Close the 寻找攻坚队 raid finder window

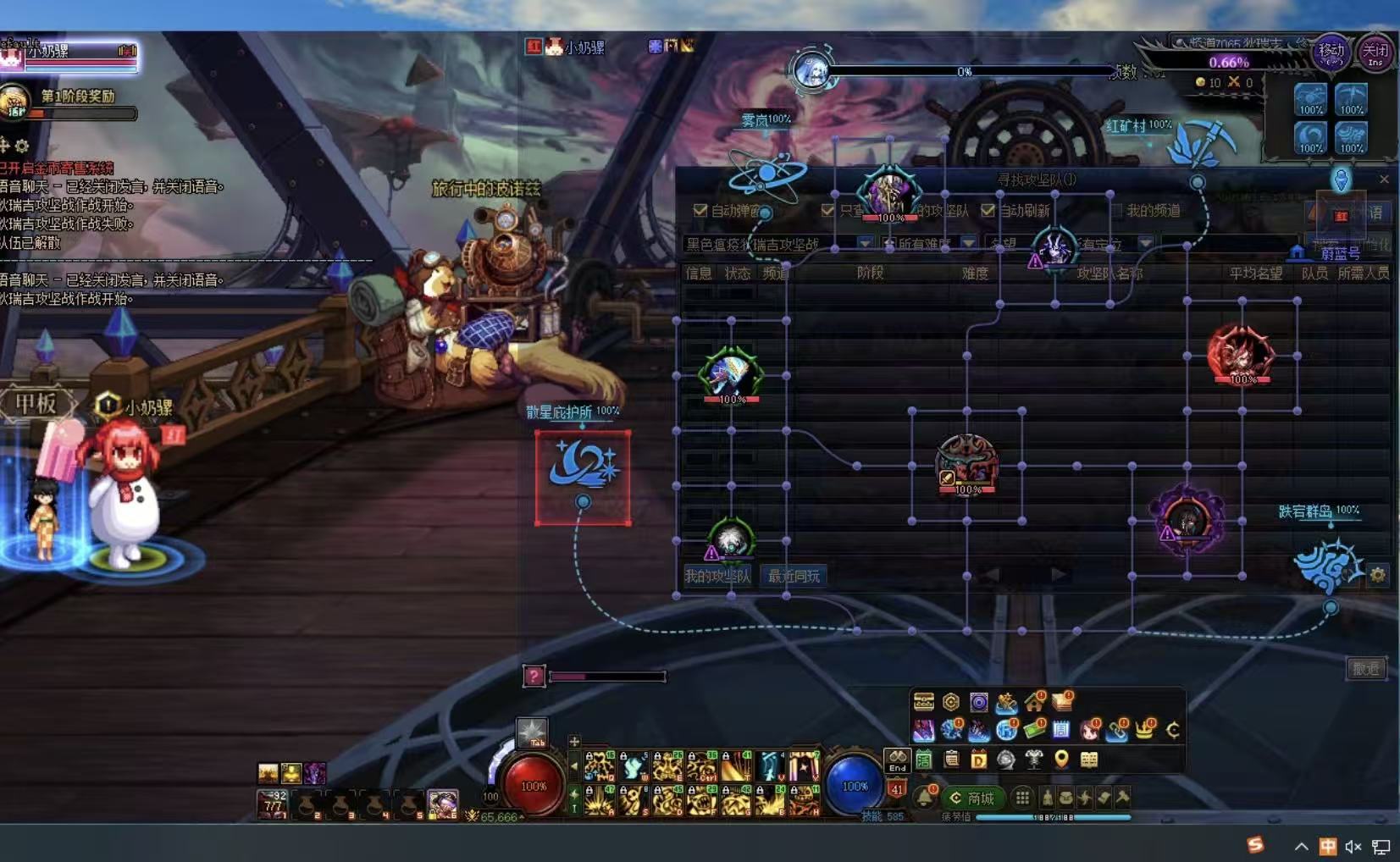1384,180
